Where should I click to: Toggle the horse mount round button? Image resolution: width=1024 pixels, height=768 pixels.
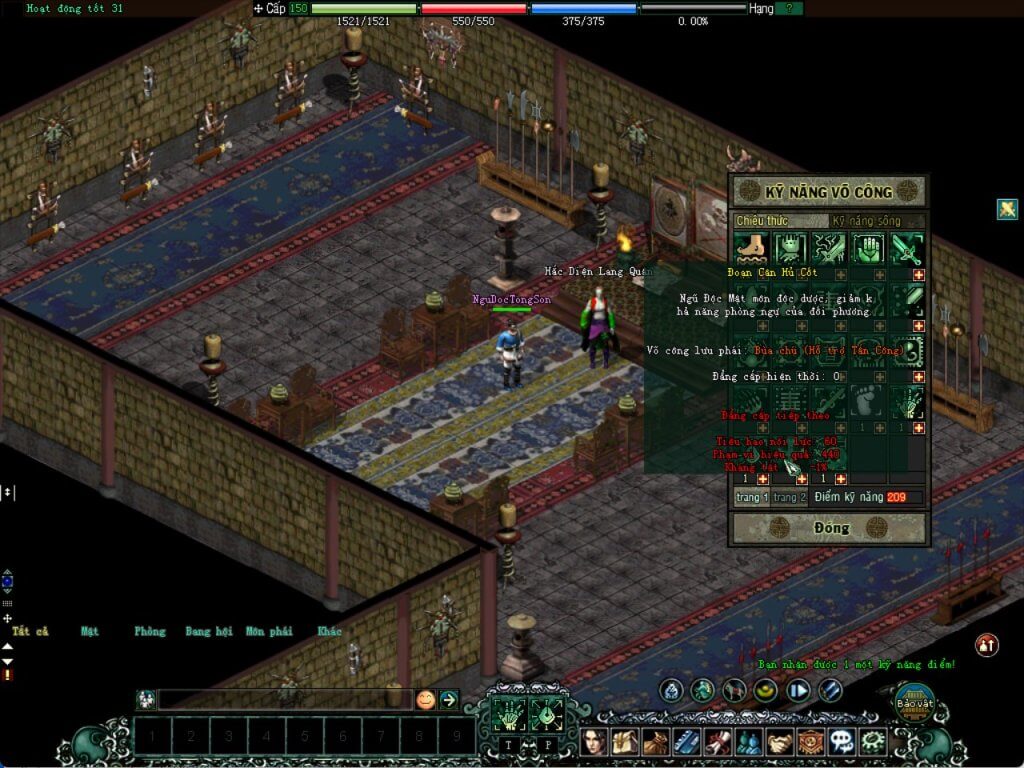pos(735,690)
